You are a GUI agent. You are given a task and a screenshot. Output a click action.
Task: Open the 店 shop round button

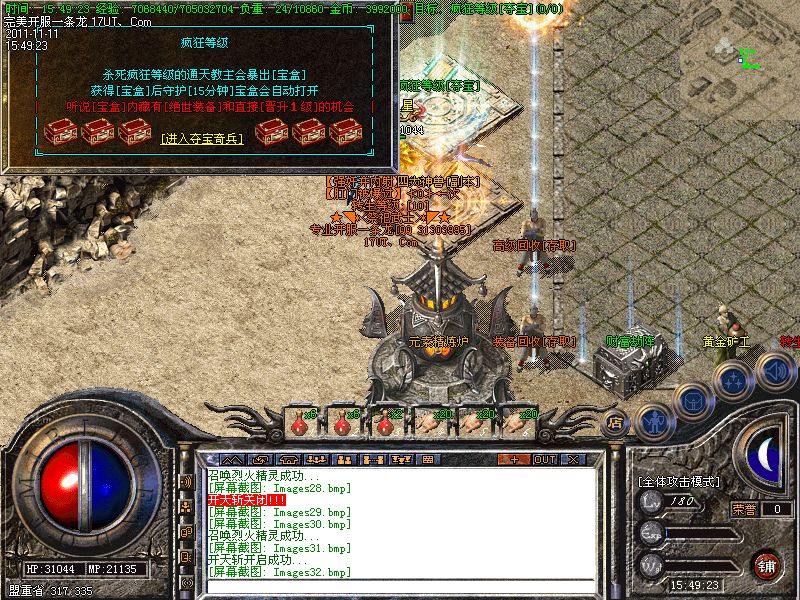[616, 420]
